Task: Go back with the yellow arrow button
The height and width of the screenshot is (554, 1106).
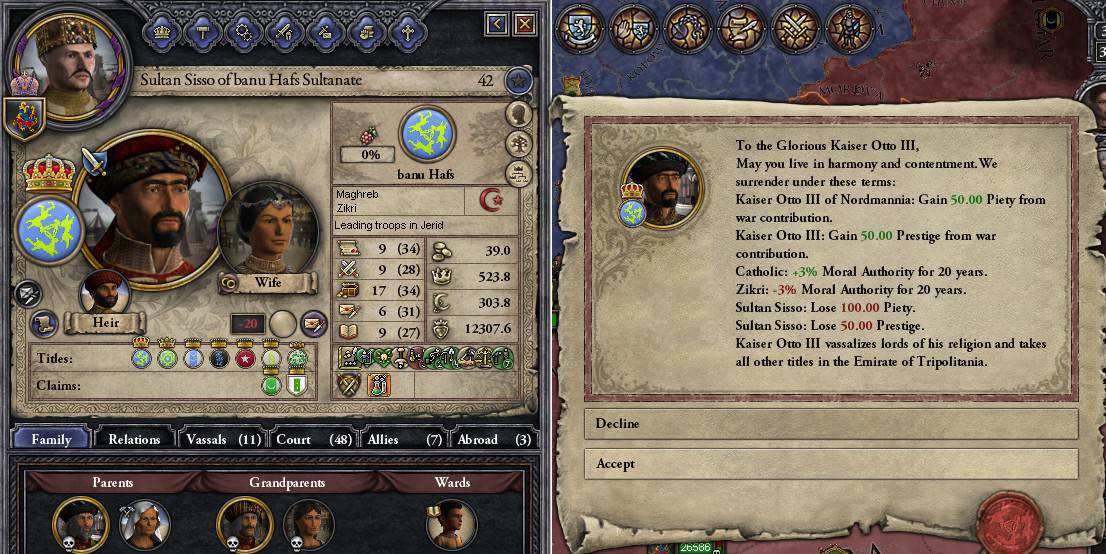Action: tap(497, 24)
